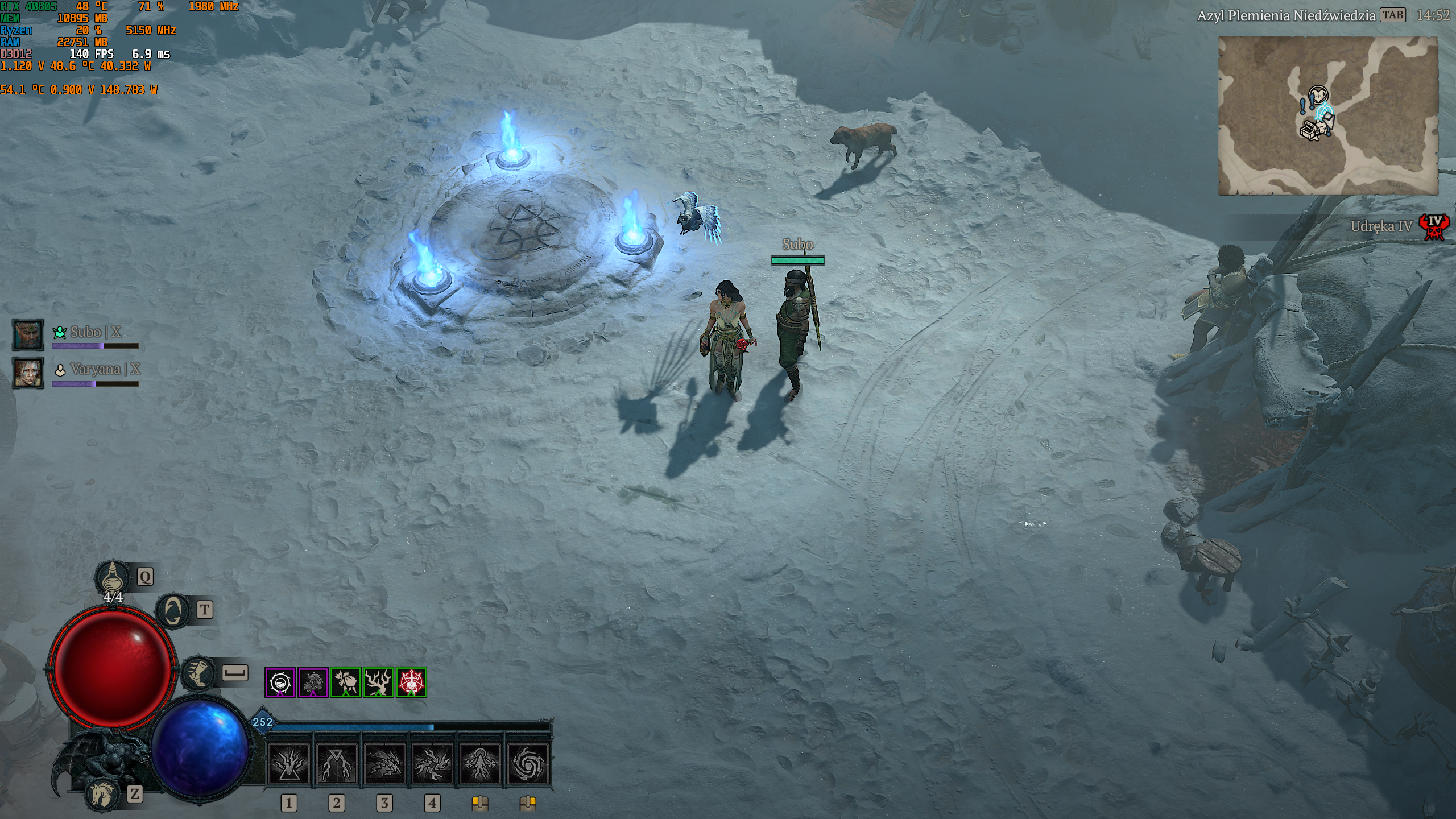Select Varyana's party member portrait
1456x819 pixels.
click(28, 373)
